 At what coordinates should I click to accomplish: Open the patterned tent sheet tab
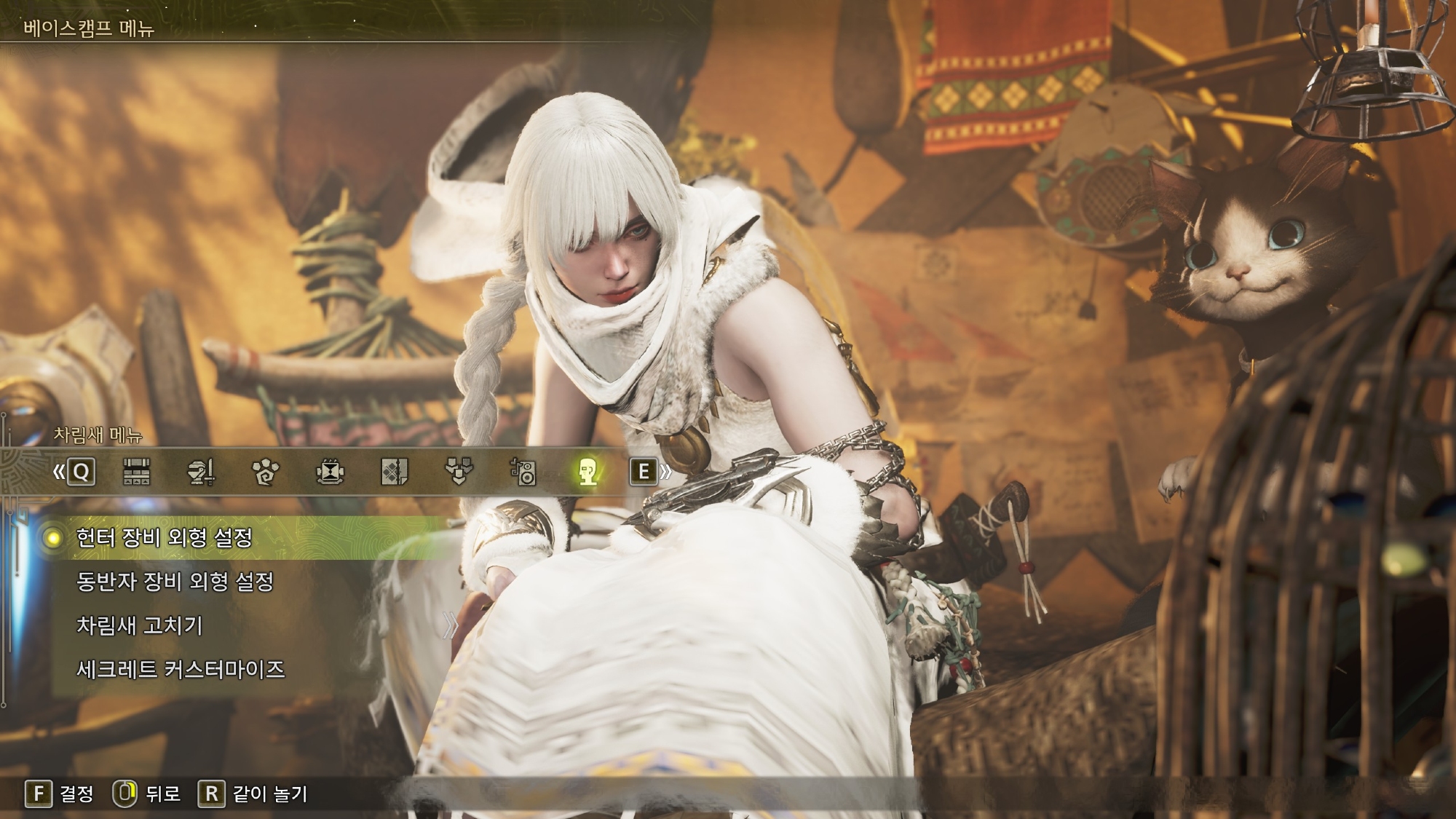pyautogui.click(x=394, y=472)
